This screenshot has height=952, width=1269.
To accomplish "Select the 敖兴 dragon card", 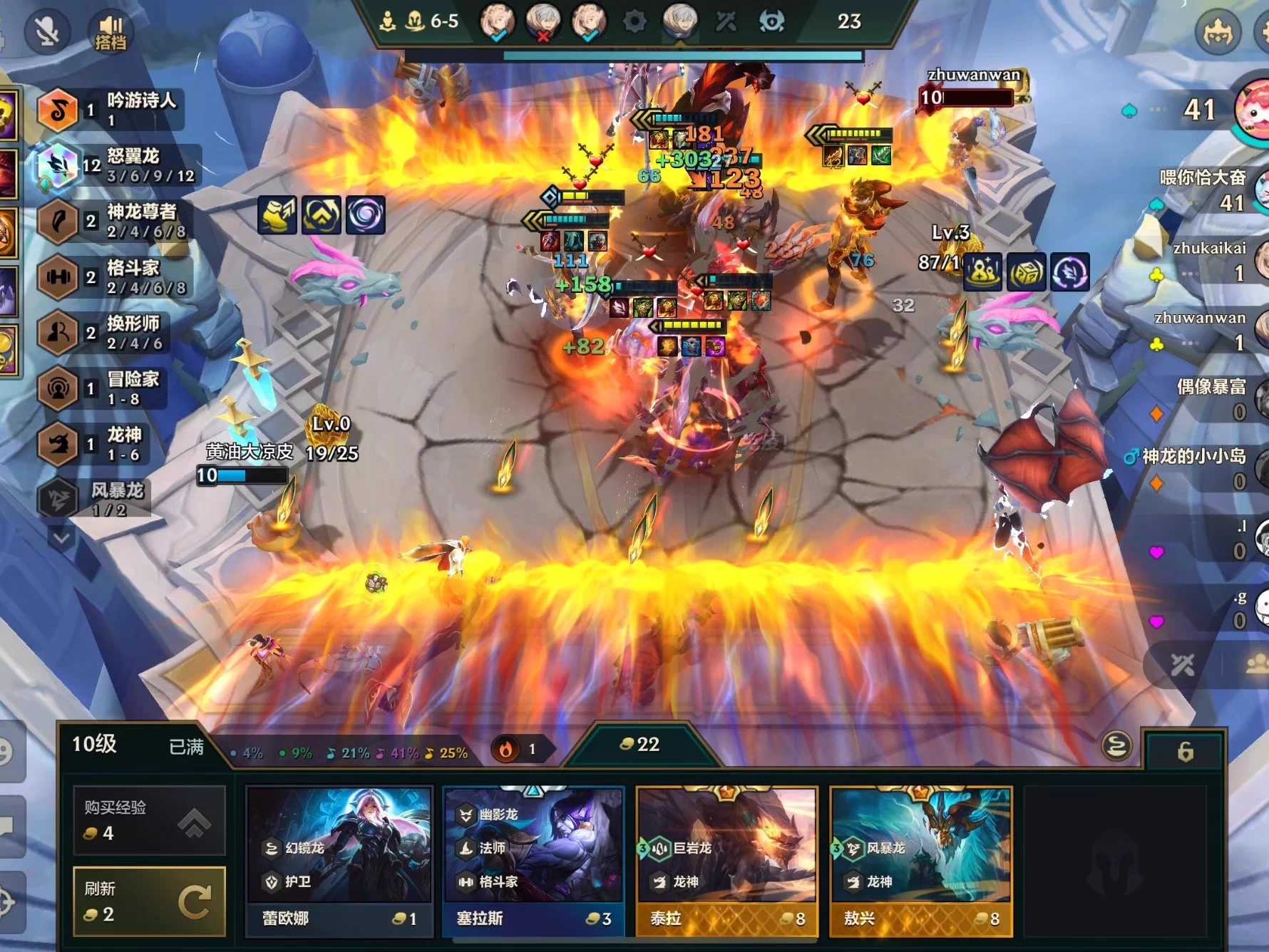I will tap(920, 861).
